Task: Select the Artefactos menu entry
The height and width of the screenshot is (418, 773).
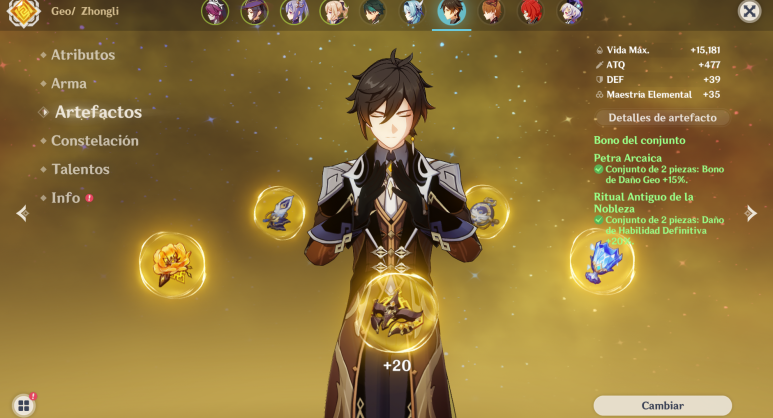Action: [x=97, y=112]
